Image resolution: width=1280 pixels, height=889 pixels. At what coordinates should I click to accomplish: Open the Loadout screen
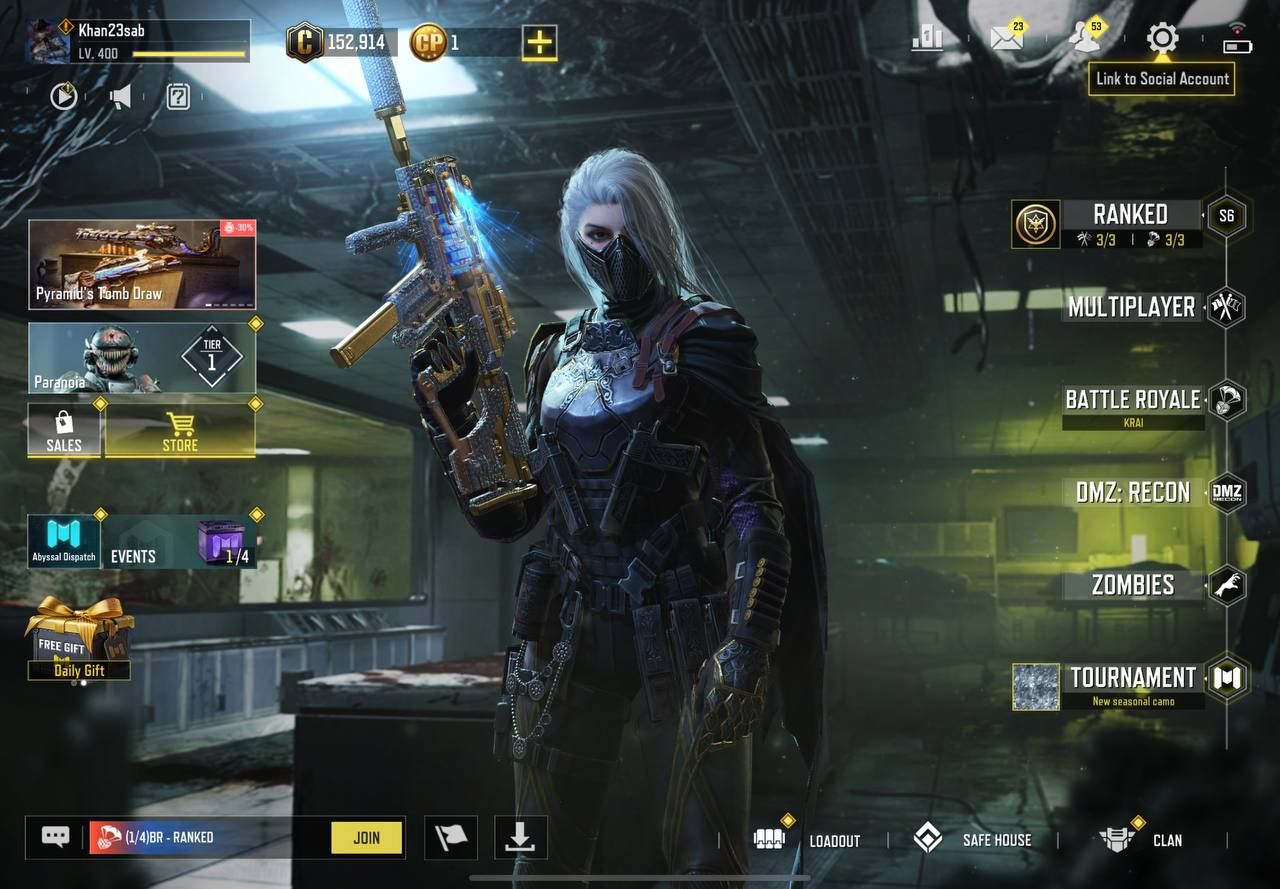click(808, 839)
